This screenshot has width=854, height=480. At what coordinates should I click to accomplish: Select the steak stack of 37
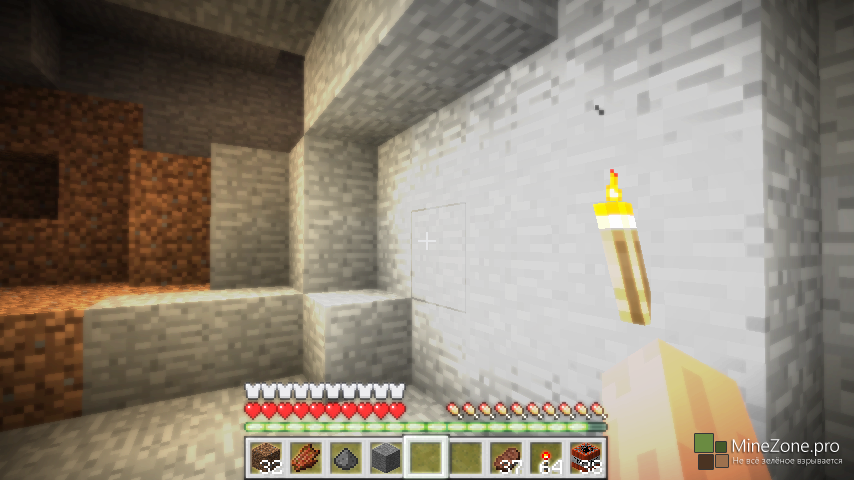[x=505, y=458]
